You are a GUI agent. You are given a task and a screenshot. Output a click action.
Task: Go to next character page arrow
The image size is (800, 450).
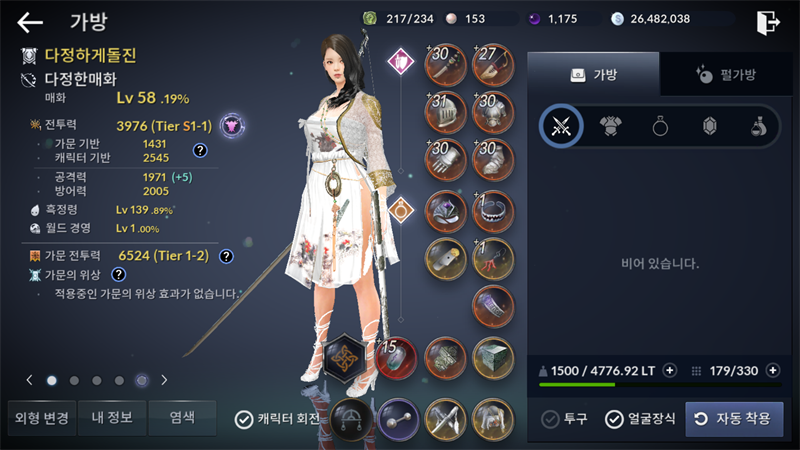pyautogui.click(x=164, y=380)
